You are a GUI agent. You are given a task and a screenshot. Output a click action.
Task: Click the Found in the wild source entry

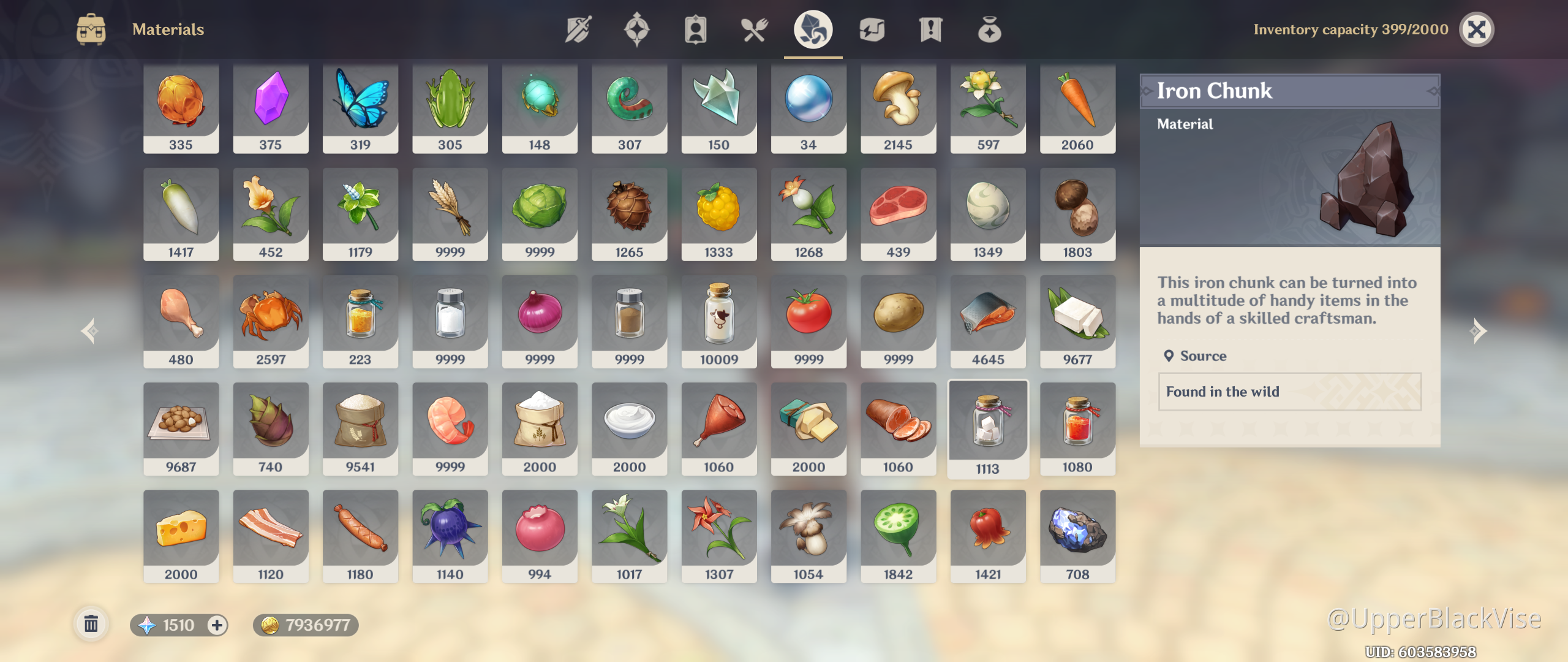[x=1289, y=392]
